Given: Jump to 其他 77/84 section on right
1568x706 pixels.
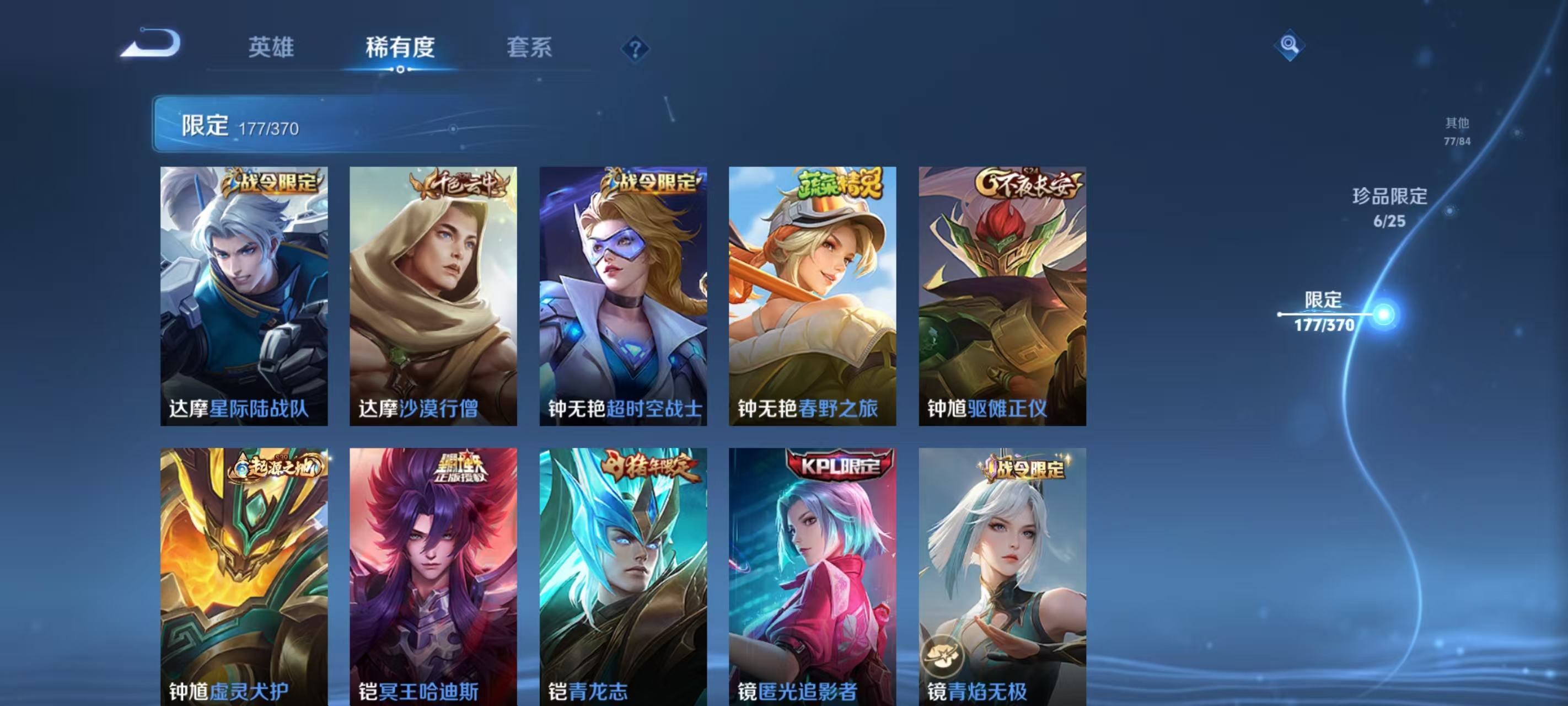Looking at the screenshot, I should coord(1458,131).
